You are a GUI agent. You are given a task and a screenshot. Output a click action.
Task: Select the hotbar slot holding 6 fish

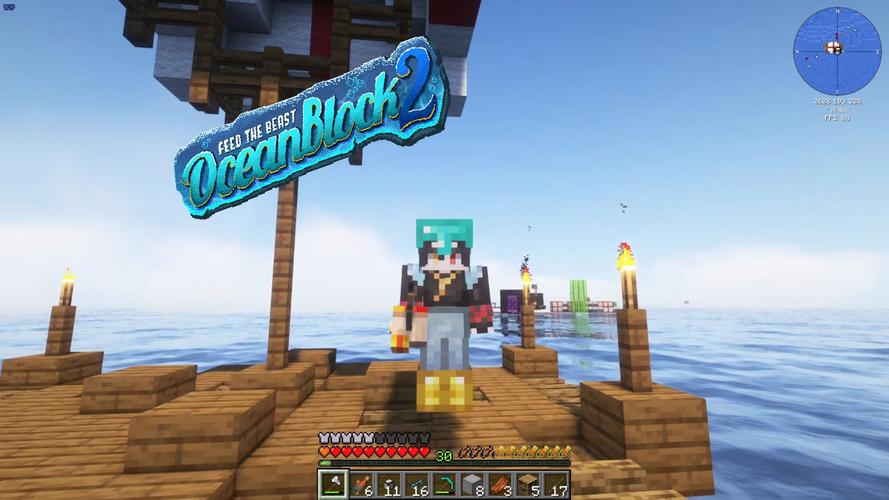coord(361,485)
